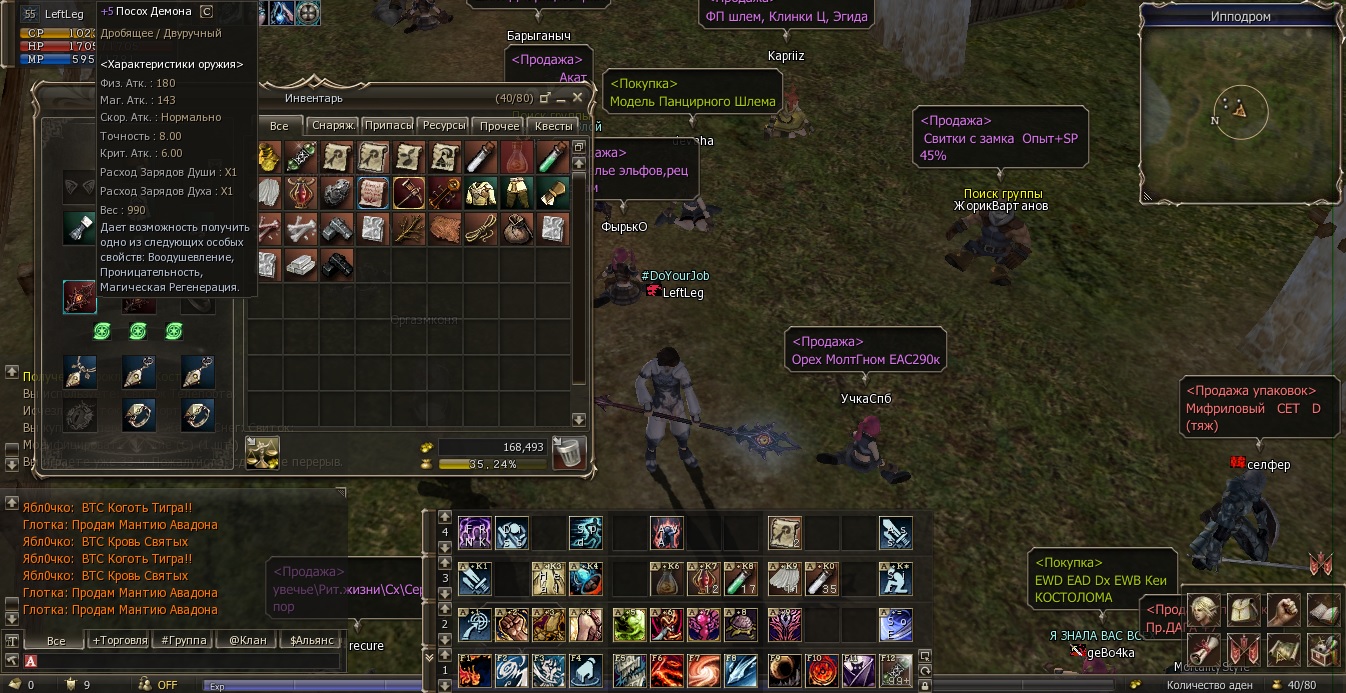
Task: Open the +Торговля chat tab
Action: click(119, 640)
